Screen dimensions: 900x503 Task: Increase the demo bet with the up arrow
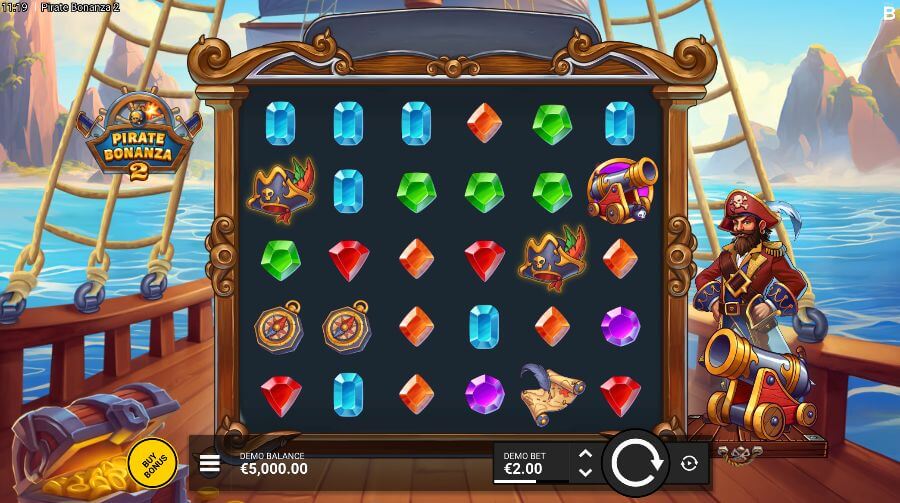(x=586, y=454)
